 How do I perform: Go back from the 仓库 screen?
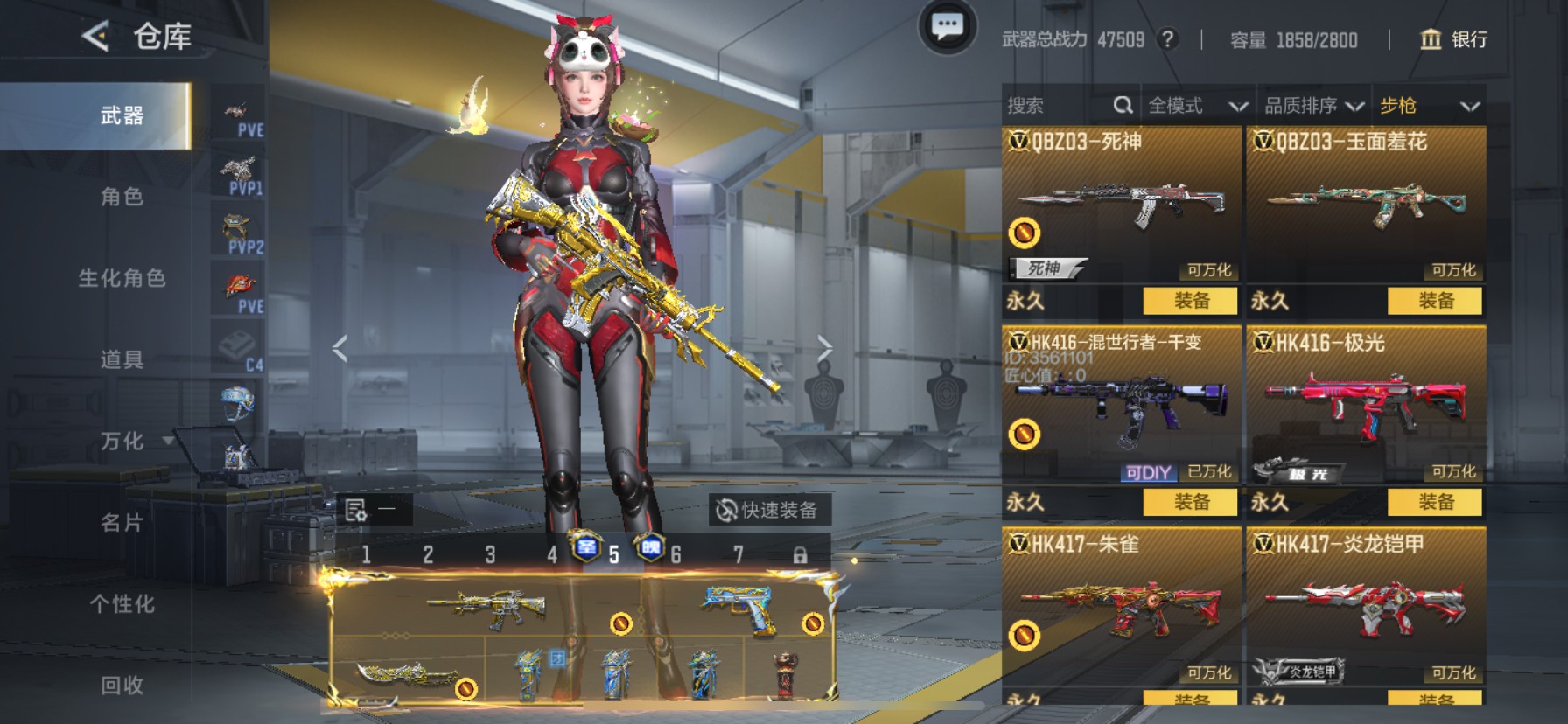coord(94,36)
